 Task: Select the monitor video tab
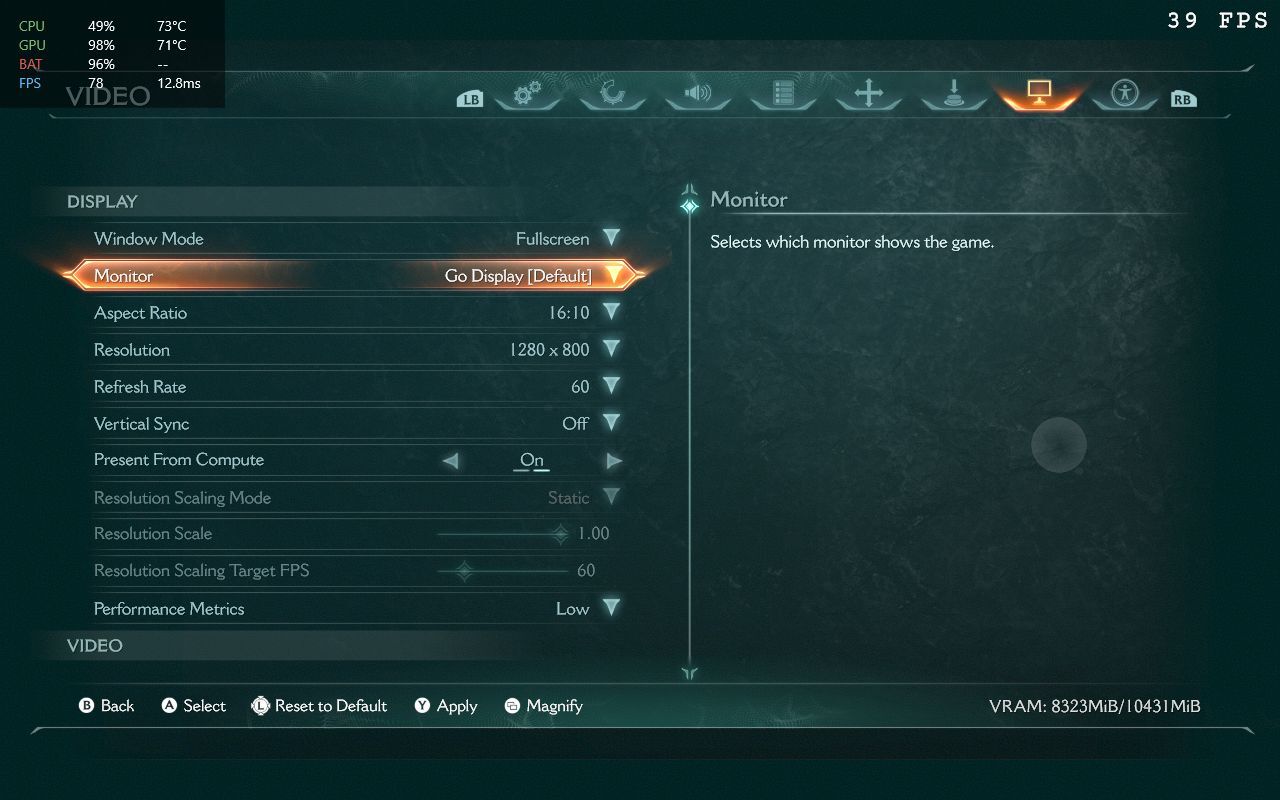pyautogui.click(x=1038, y=94)
